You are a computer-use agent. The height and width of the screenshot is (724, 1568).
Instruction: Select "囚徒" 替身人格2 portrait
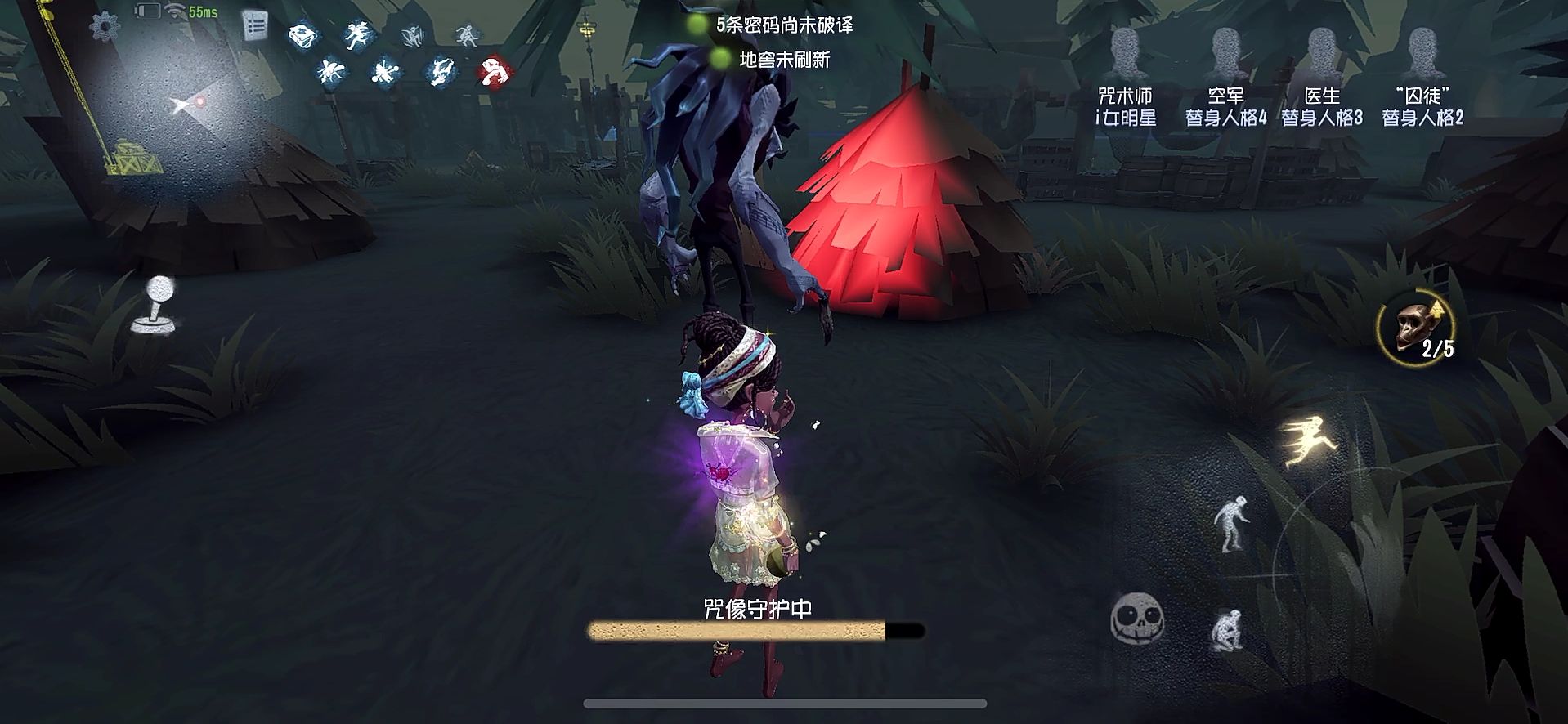tap(1424, 49)
